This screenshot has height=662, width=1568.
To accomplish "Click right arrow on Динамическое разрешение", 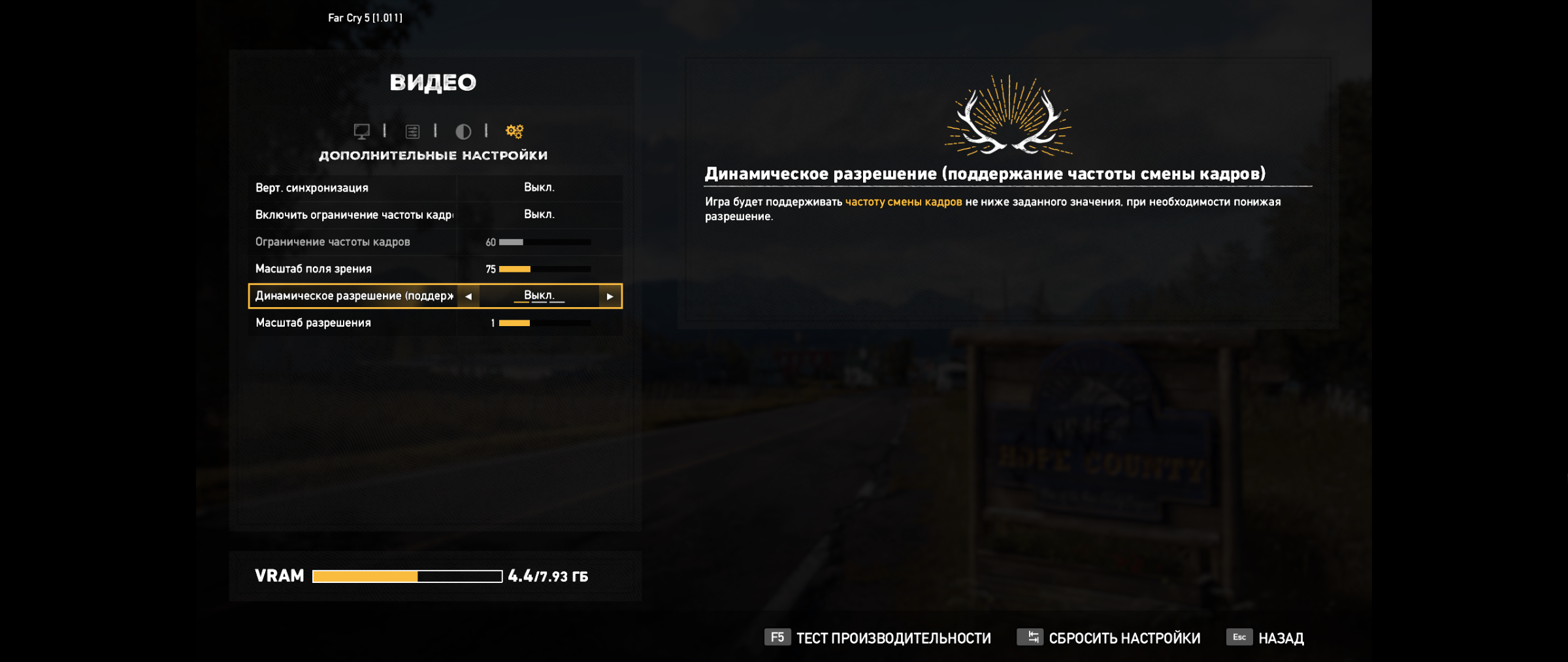I will (610, 296).
